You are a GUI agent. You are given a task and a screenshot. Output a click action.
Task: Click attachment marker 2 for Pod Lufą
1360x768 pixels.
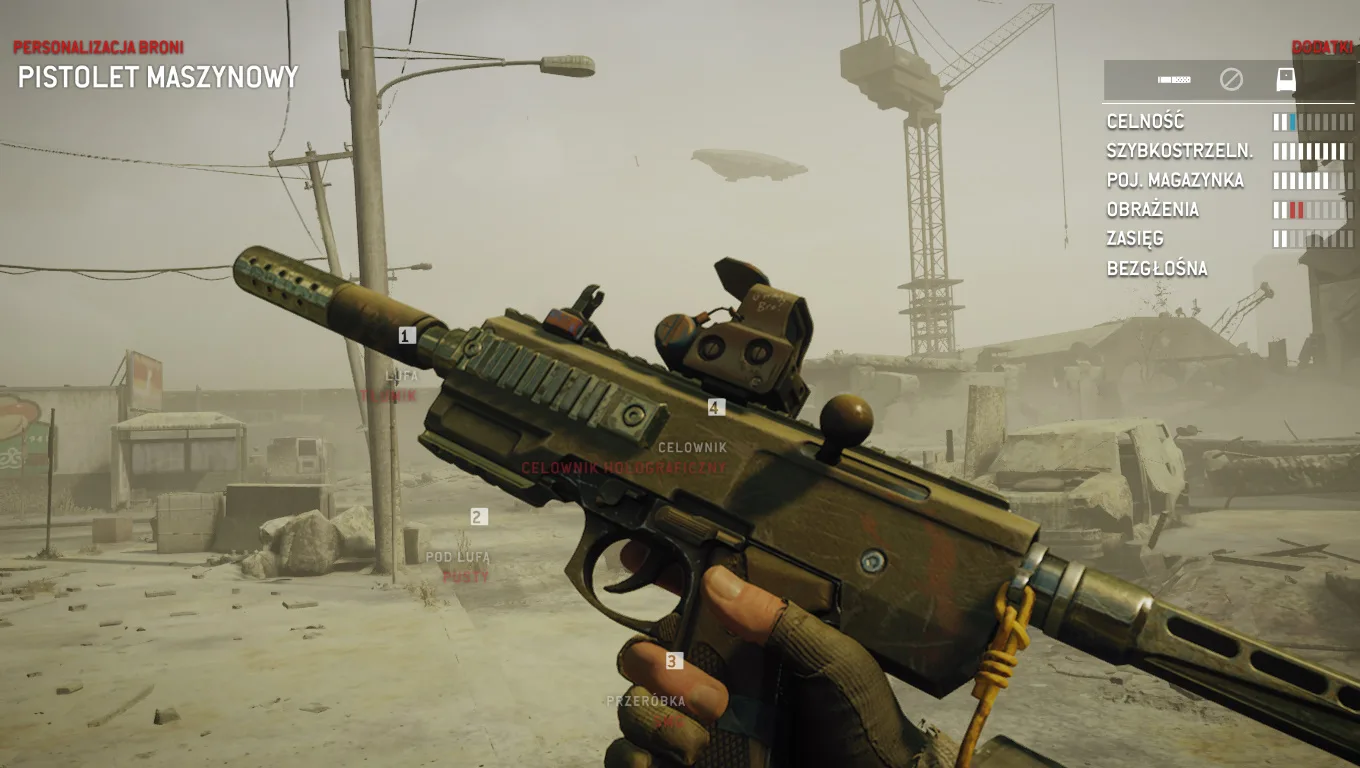click(477, 517)
